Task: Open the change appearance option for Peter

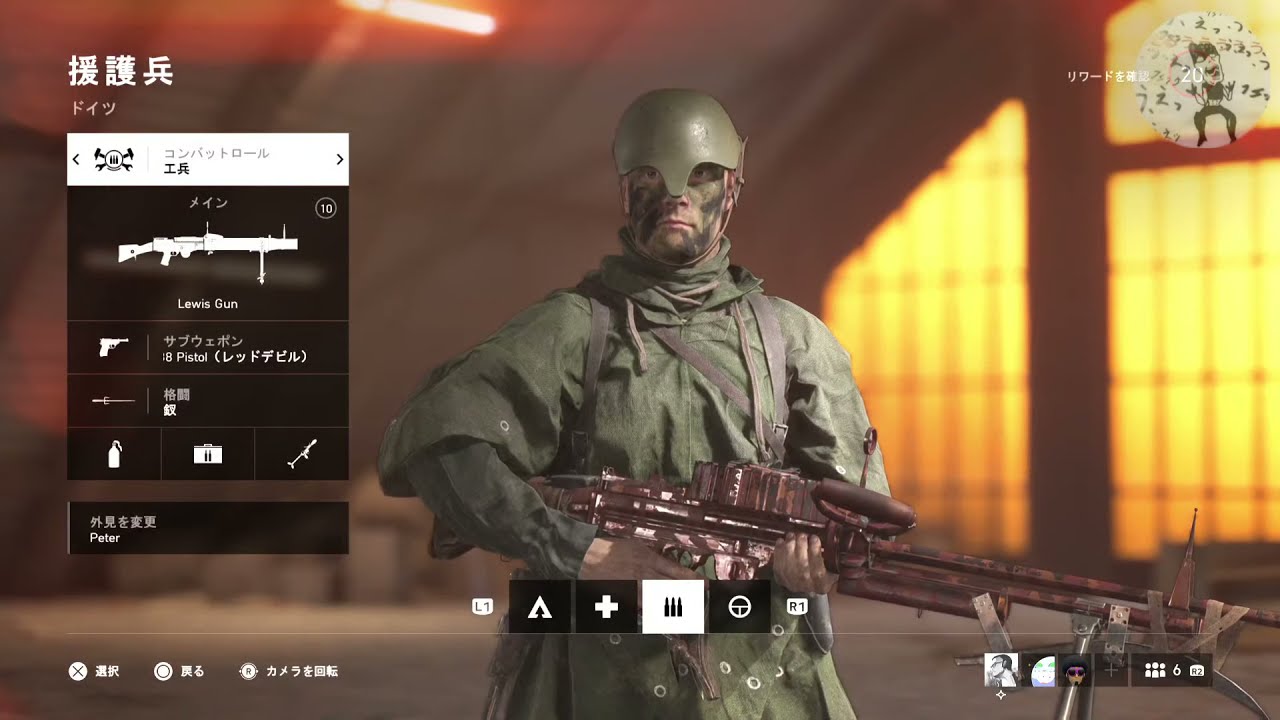Action: tap(208, 529)
